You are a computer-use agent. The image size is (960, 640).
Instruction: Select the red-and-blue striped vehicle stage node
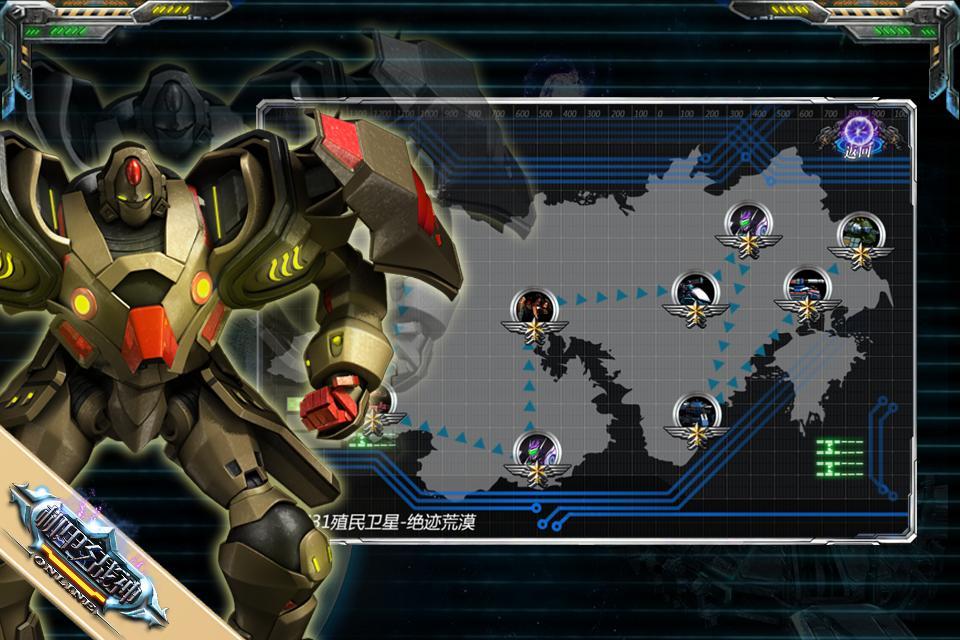[x=806, y=285]
